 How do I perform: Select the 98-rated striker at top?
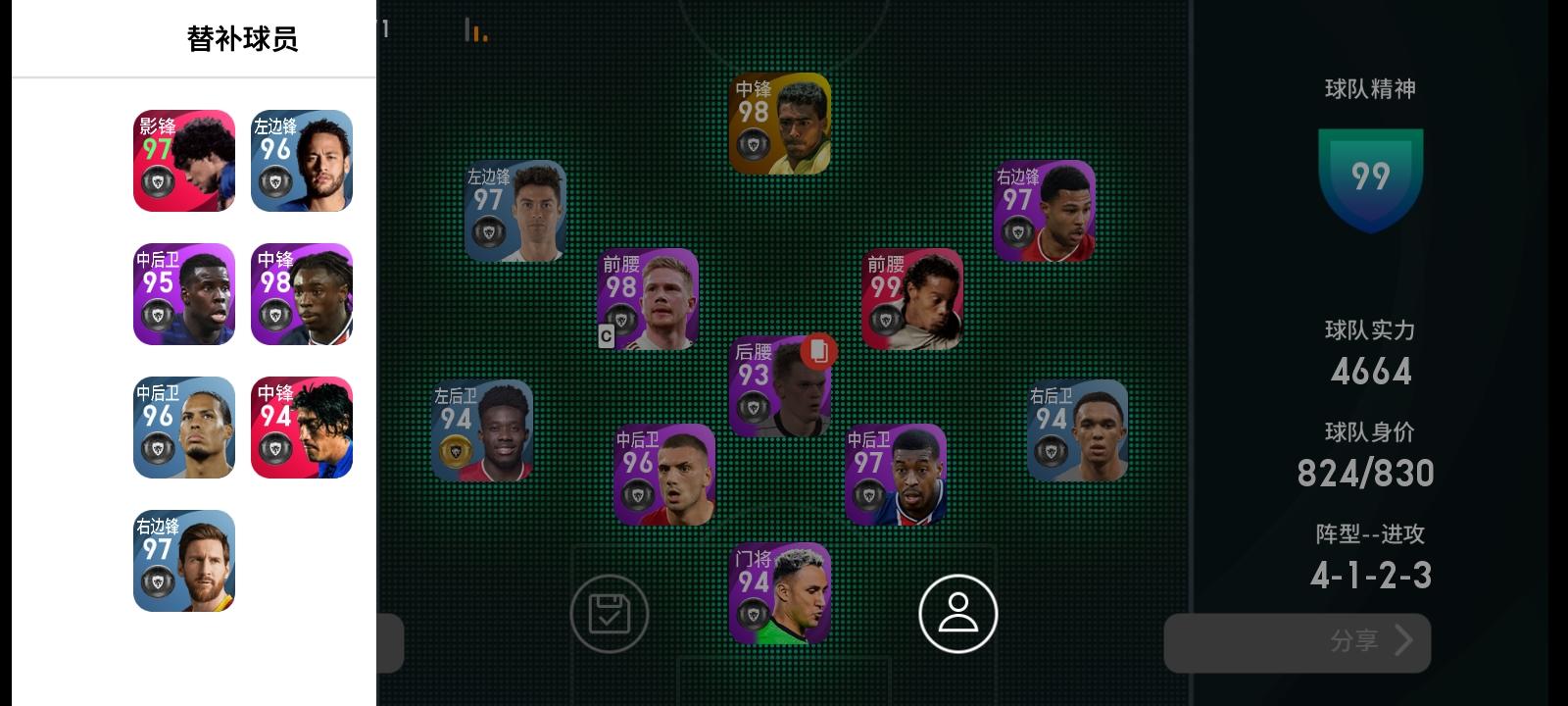pos(779,121)
